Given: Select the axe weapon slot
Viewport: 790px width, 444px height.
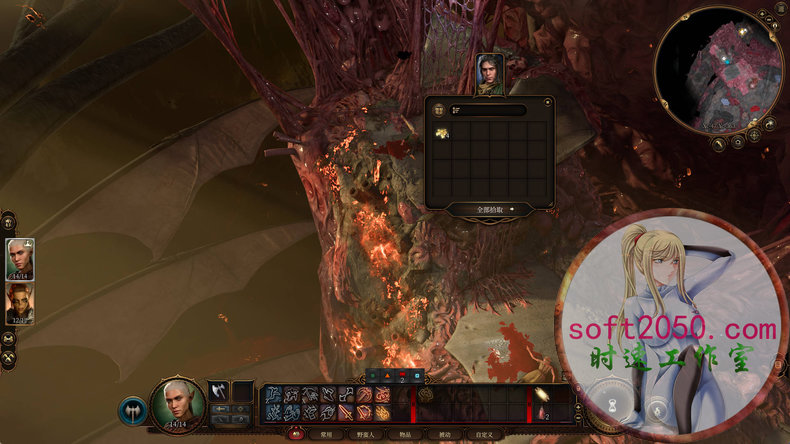Looking at the screenshot, I should (218, 391).
